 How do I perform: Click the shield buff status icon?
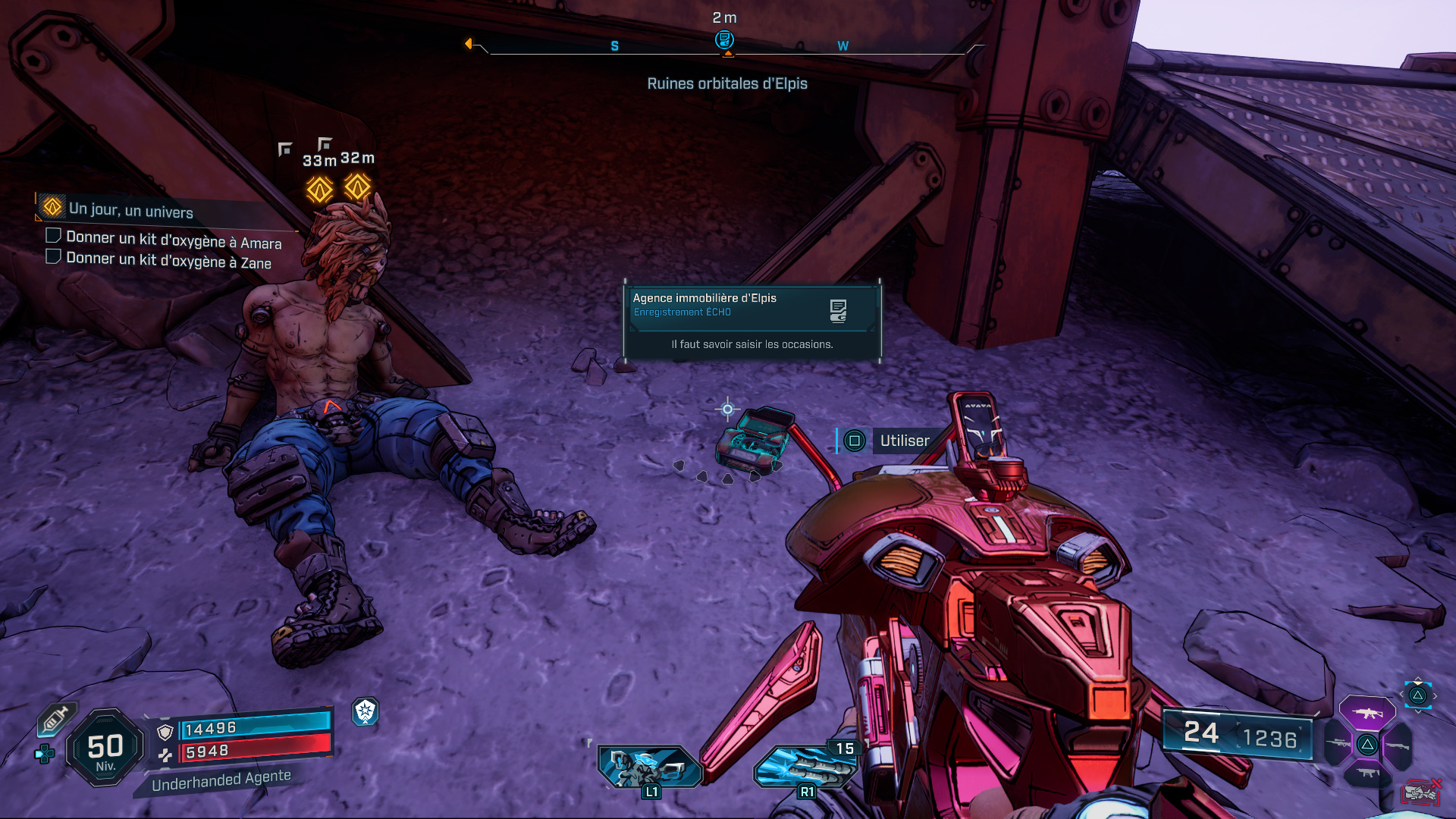click(x=366, y=711)
